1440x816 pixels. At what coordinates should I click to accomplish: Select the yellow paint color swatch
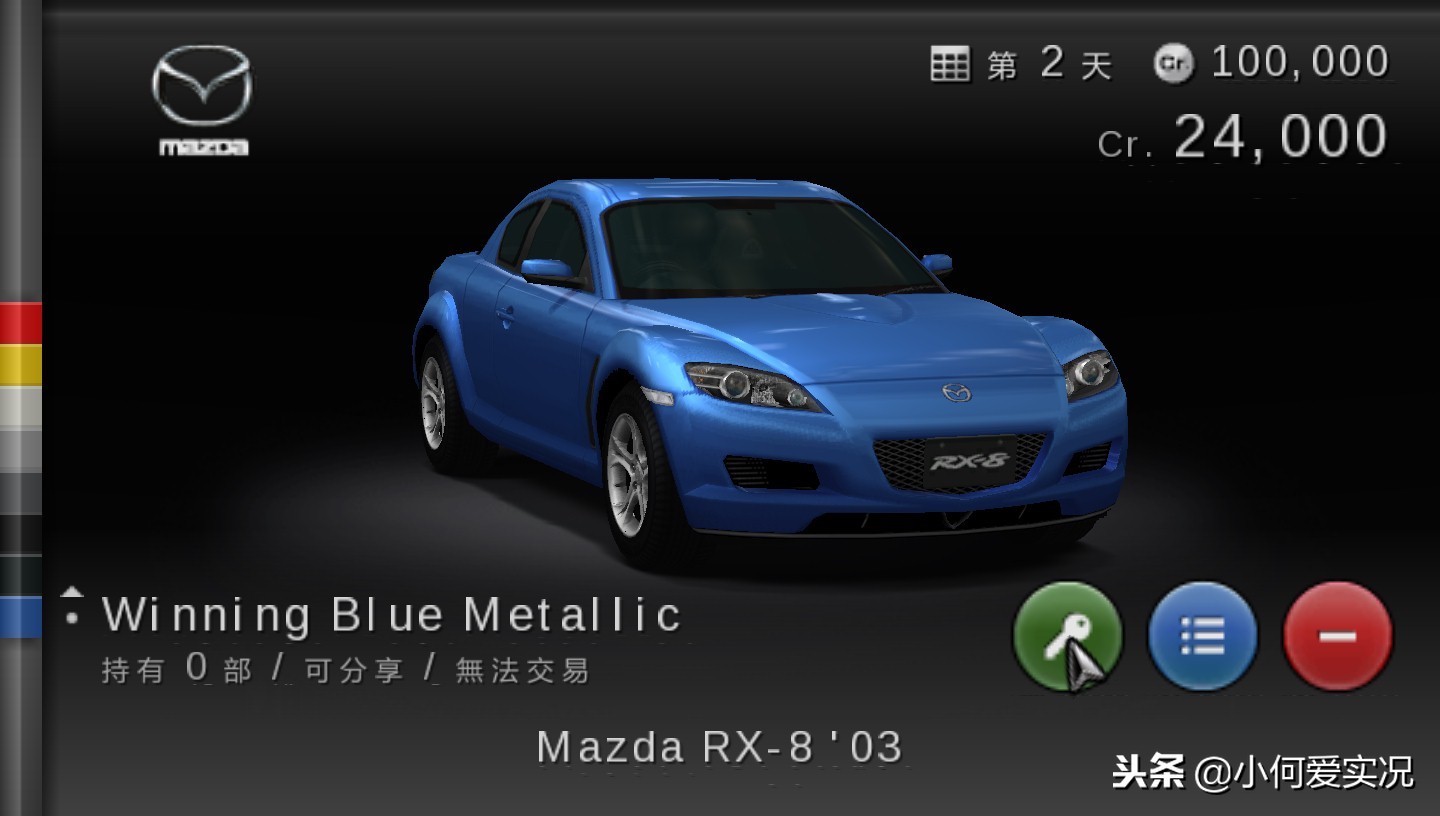tap(21, 365)
